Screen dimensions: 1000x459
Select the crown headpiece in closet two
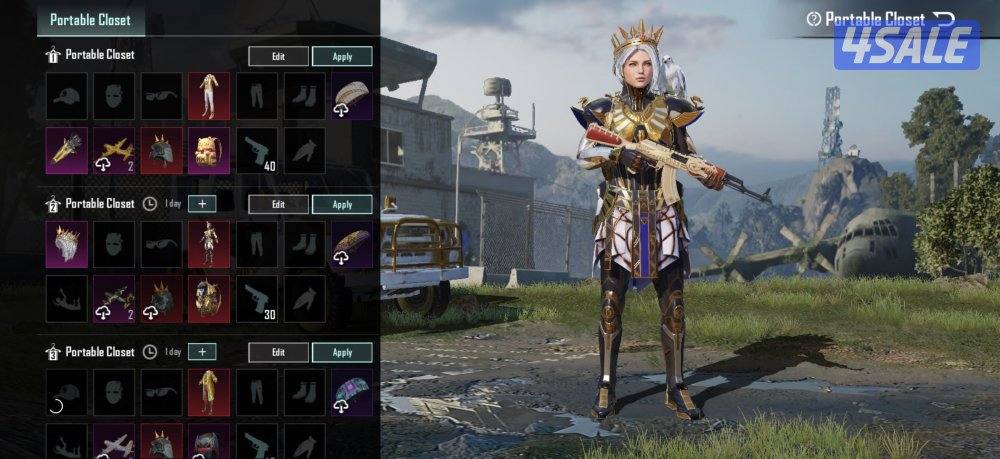pos(66,244)
